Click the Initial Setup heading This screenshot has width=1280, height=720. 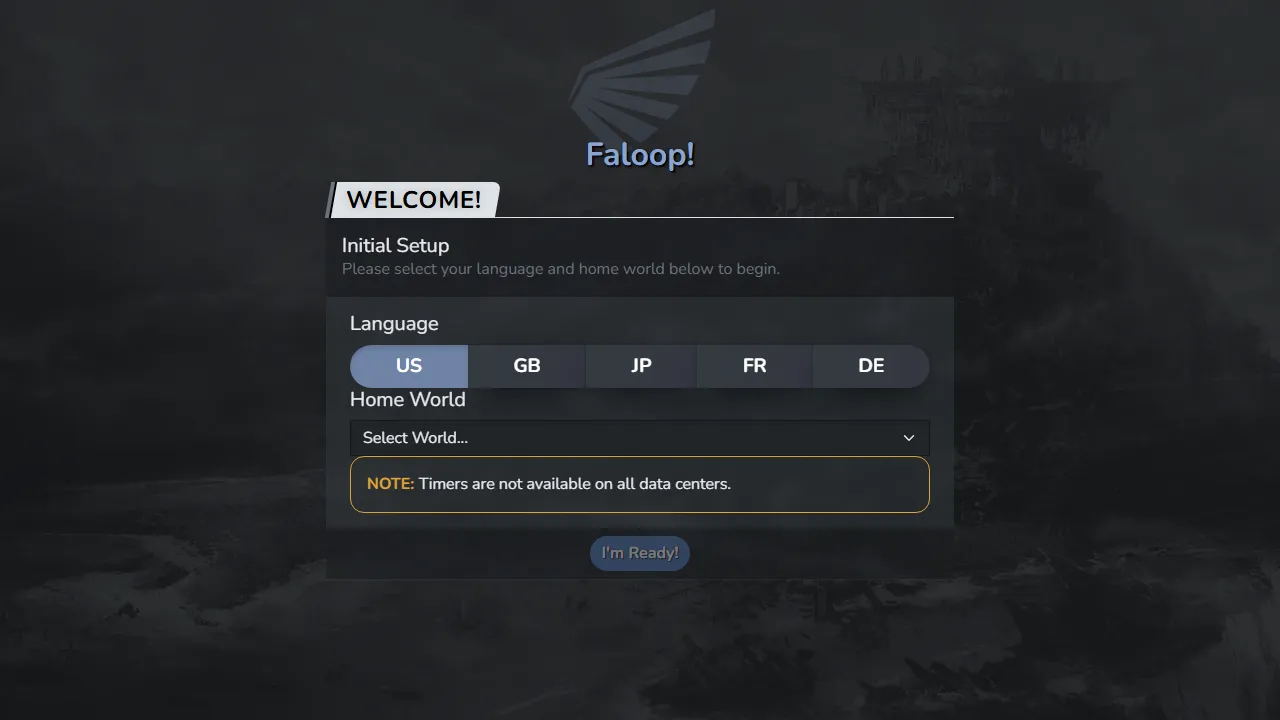pyautogui.click(x=395, y=245)
